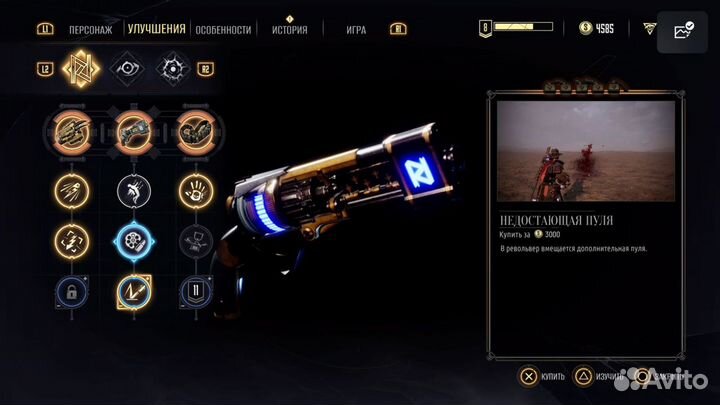This screenshot has height=405, width=720.
Task: Choose the streaking bullets upgrade node
Action: point(71,188)
